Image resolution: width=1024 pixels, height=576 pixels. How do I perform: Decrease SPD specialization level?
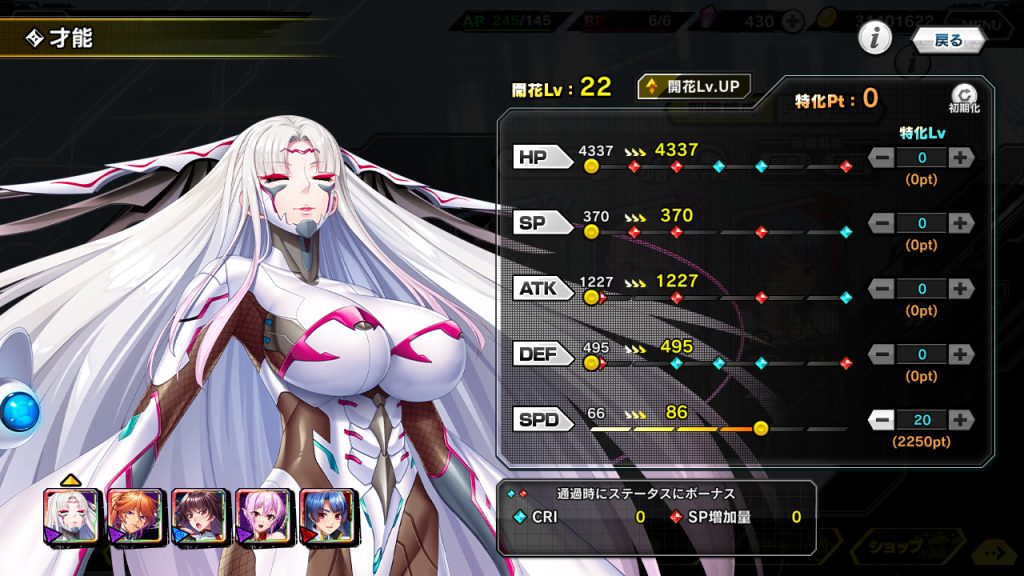point(882,420)
